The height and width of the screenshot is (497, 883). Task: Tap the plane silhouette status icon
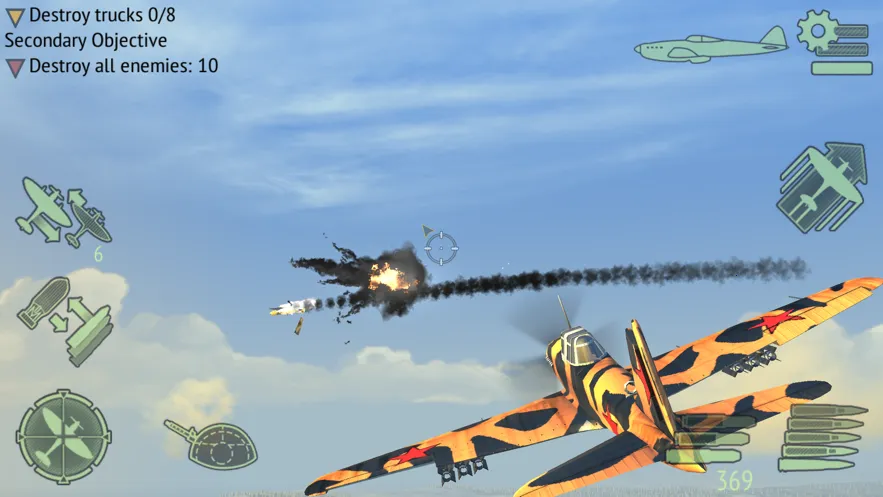711,46
